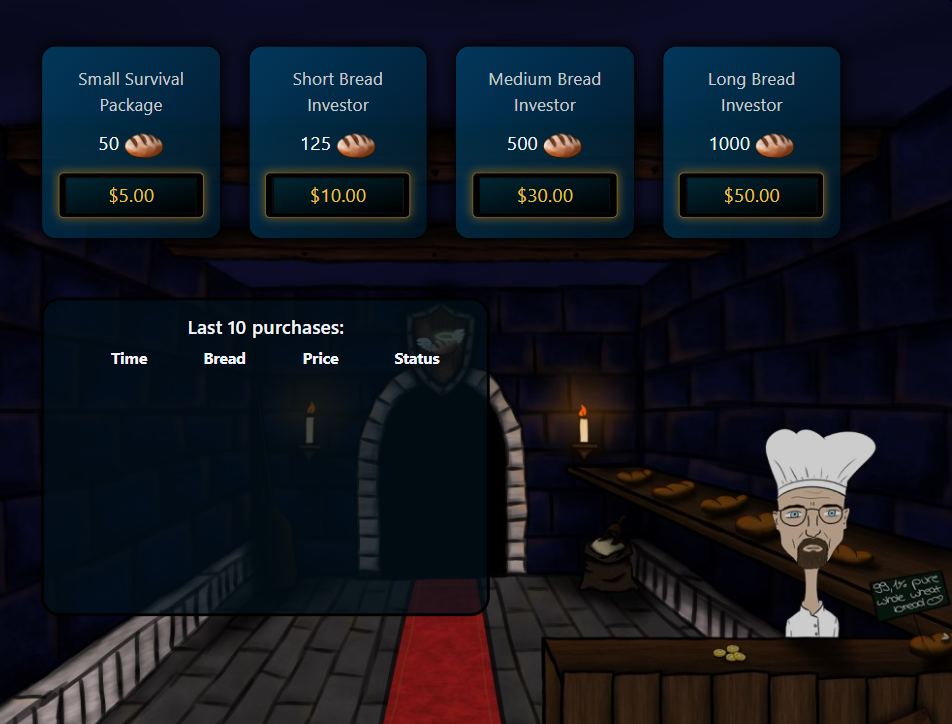
Task: Purchase Short Bread Investor for $10.00
Action: [x=338, y=195]
